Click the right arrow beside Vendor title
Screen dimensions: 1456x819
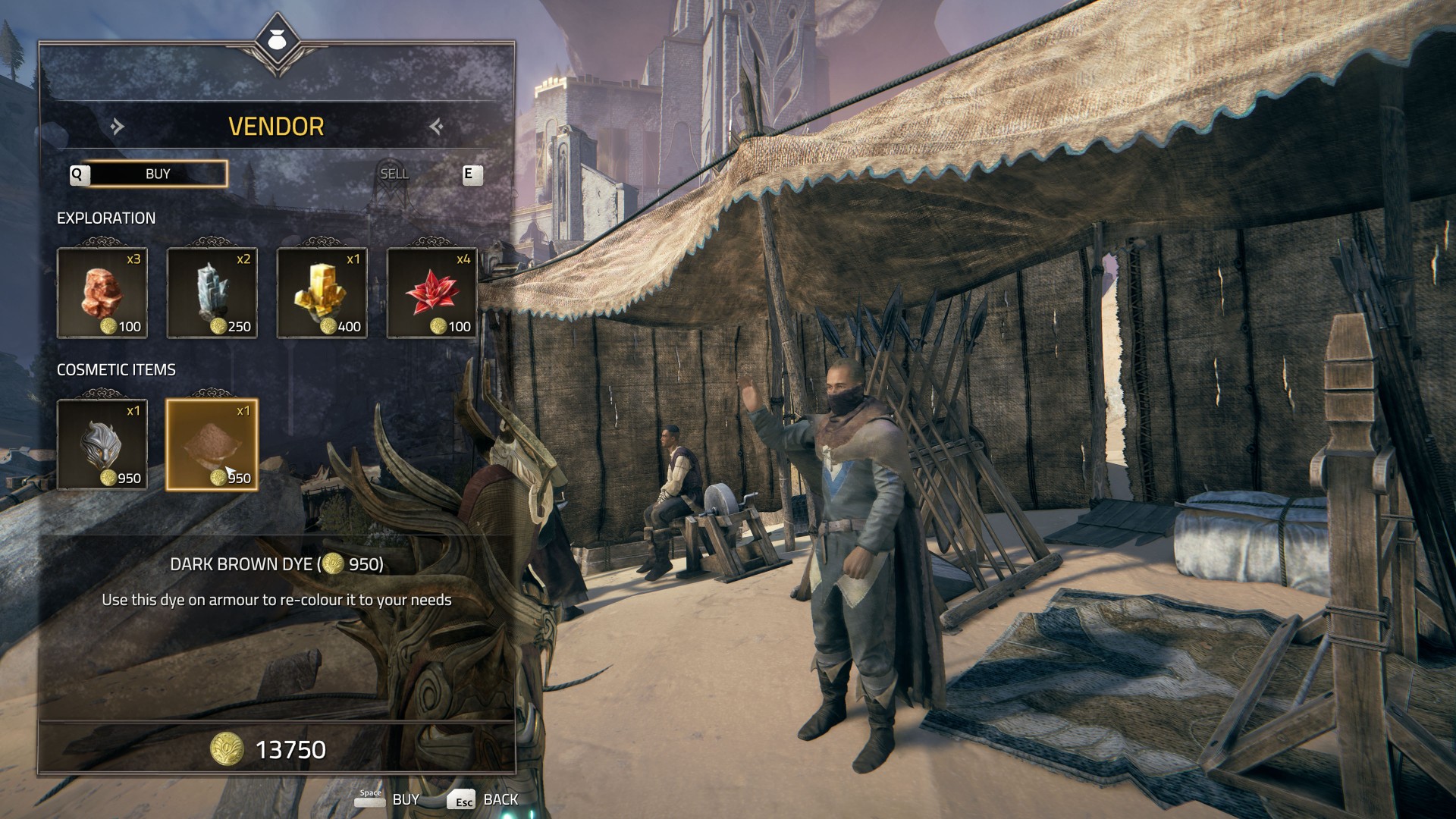click(x=436, y=126)
